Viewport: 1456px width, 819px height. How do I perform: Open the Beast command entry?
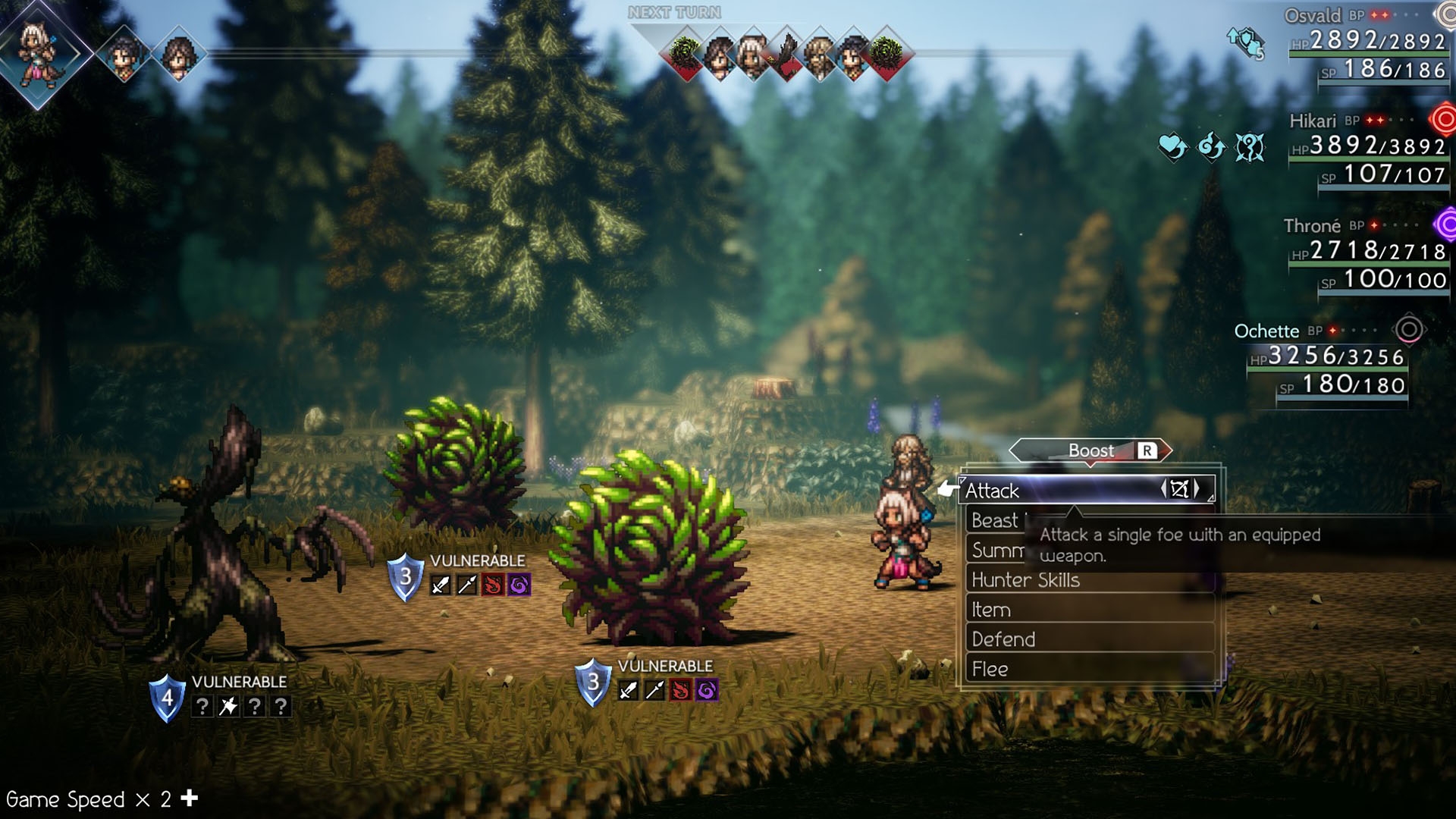point(995,521)
